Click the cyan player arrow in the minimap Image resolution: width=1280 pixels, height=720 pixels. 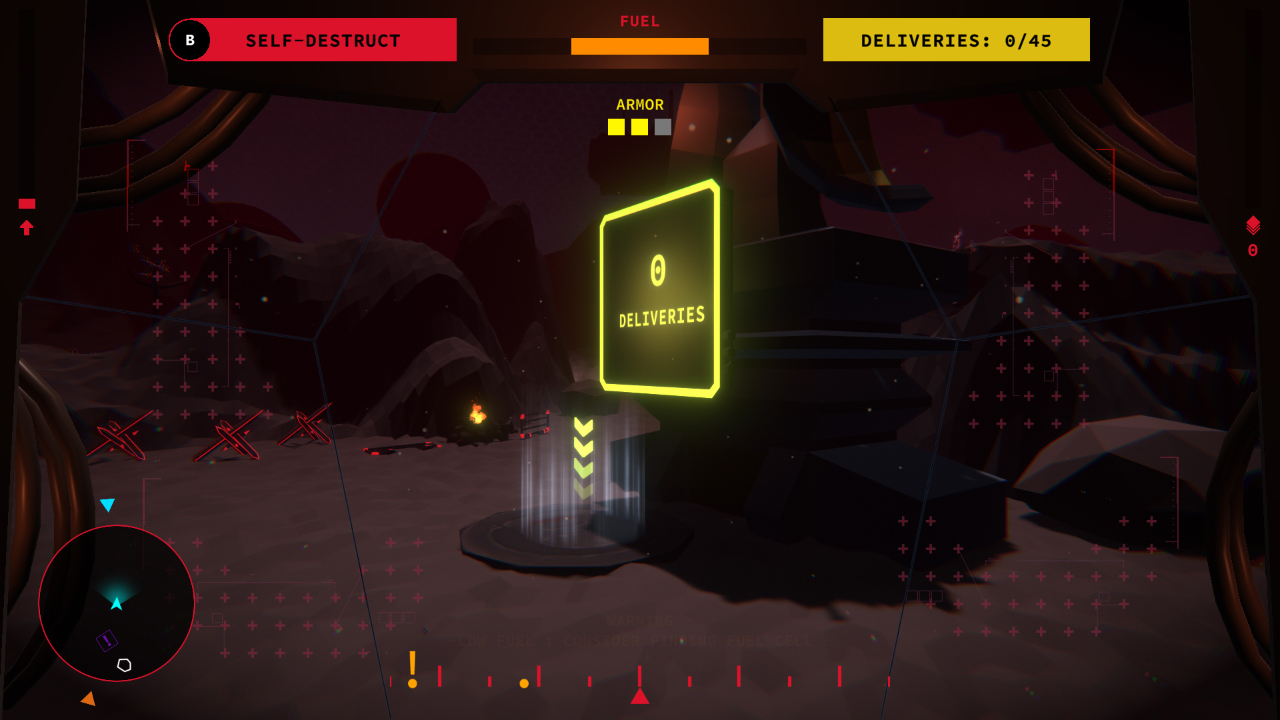click(116, 603)
